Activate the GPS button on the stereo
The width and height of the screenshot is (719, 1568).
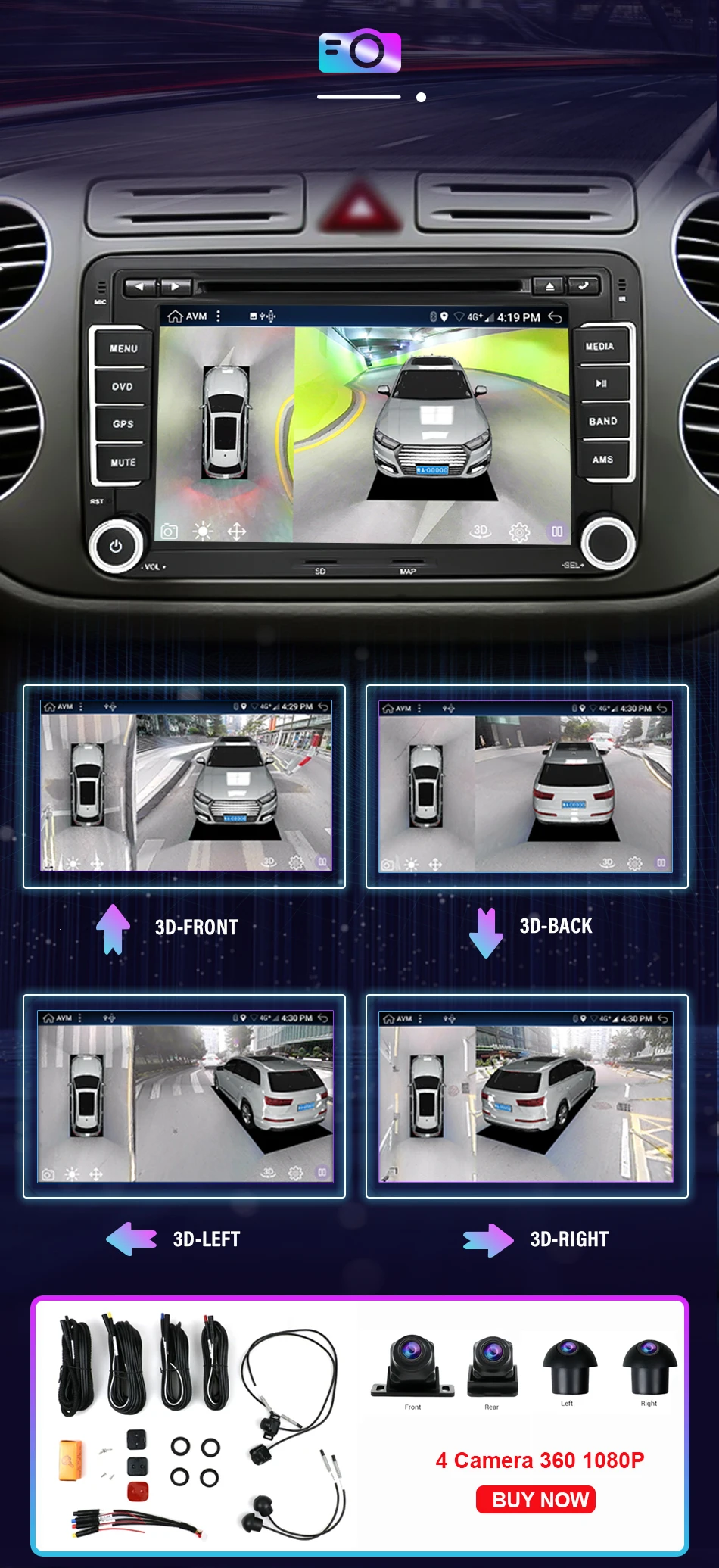click(123, 424)
